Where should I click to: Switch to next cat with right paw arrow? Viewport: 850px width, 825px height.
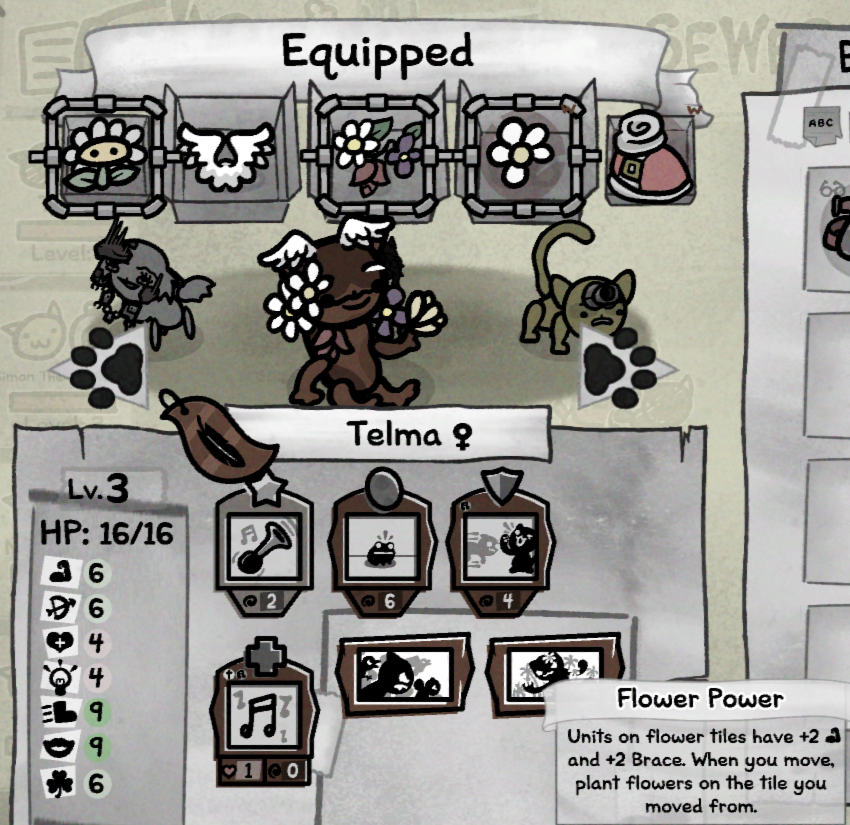618,367
